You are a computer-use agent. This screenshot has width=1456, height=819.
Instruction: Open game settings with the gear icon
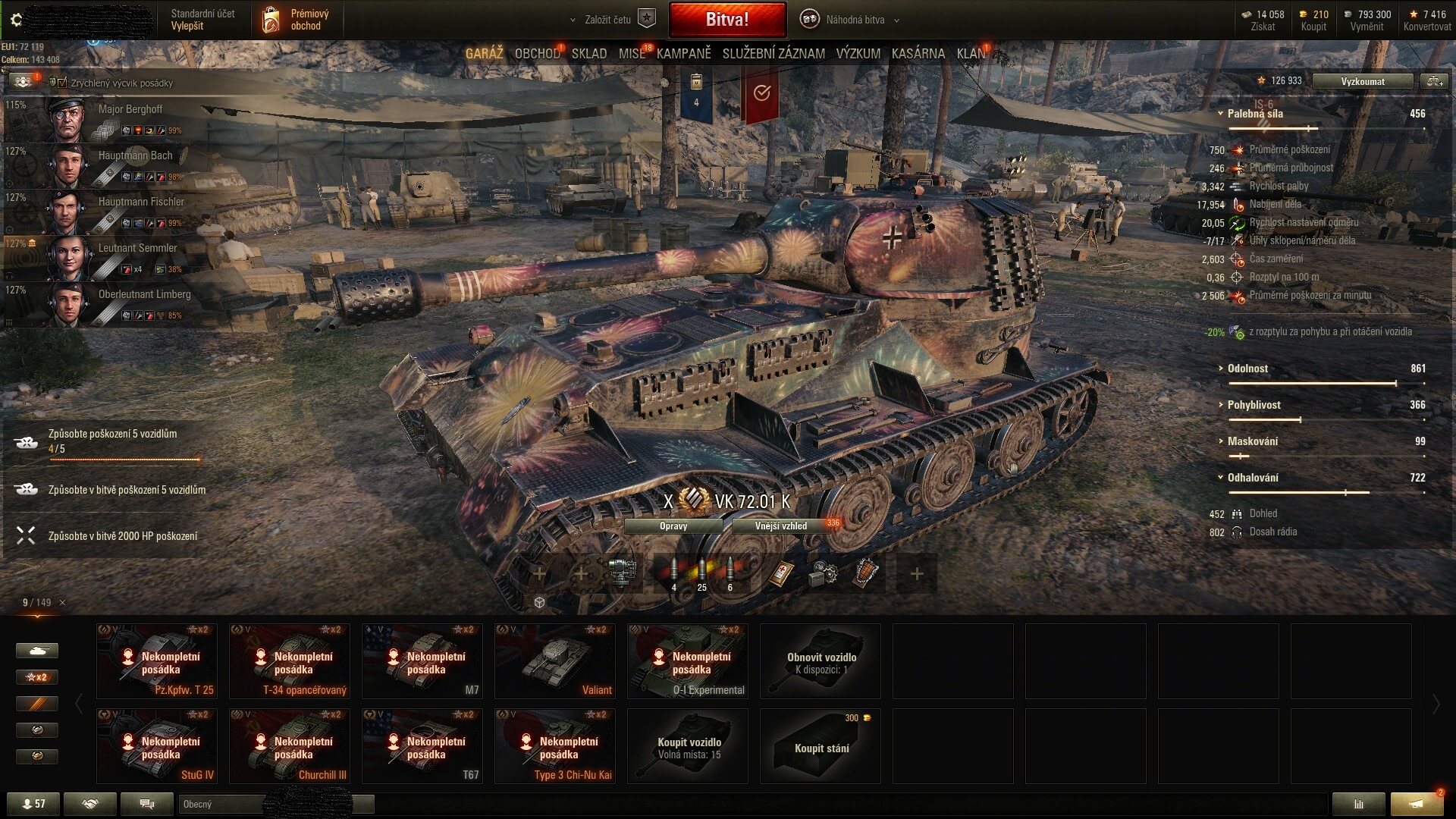[17, 20]
